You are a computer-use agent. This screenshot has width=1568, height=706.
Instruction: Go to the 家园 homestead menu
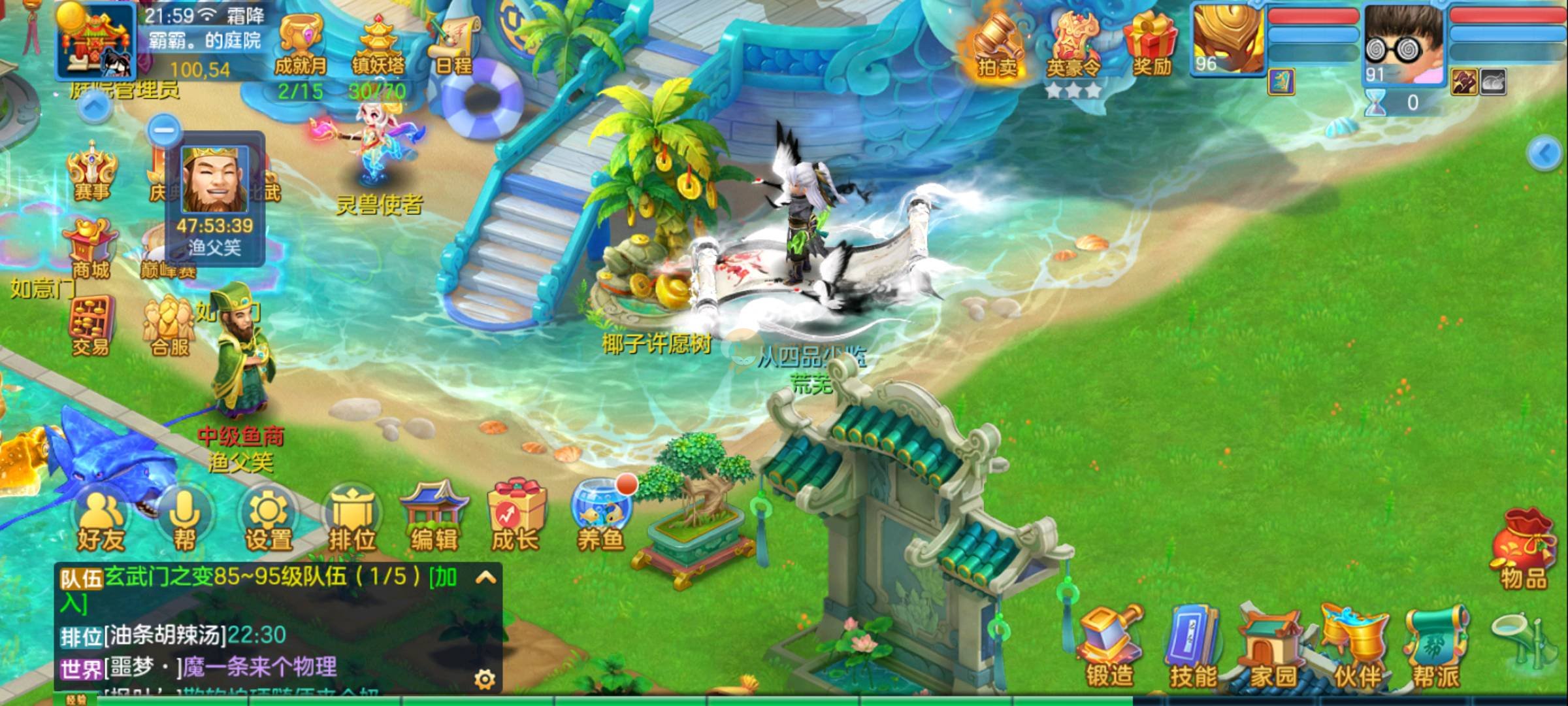point(1273,647)
